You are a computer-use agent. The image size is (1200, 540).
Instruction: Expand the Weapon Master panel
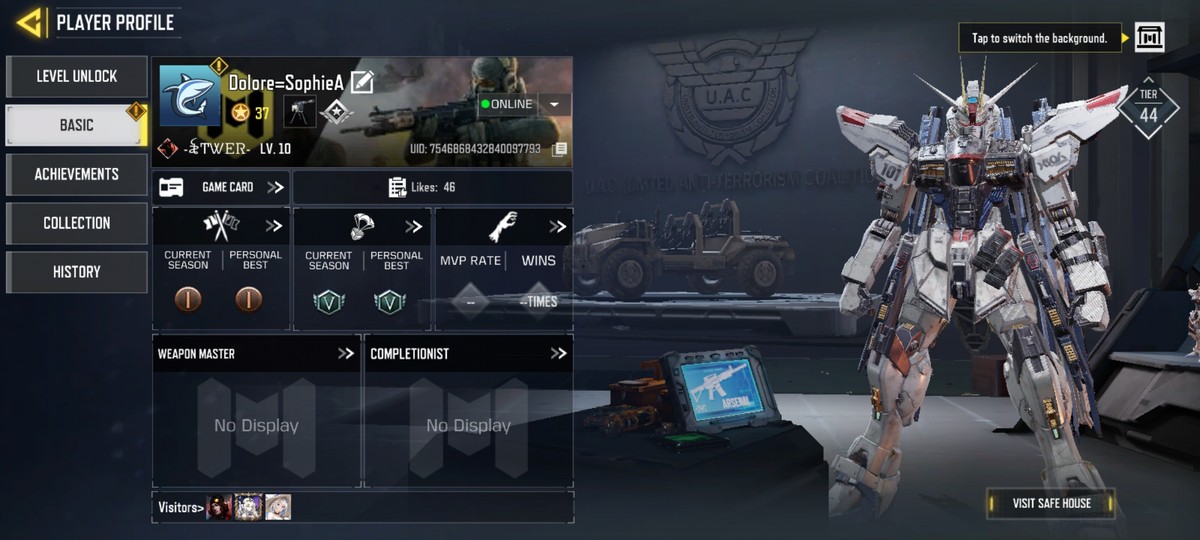tap(346, 354)
